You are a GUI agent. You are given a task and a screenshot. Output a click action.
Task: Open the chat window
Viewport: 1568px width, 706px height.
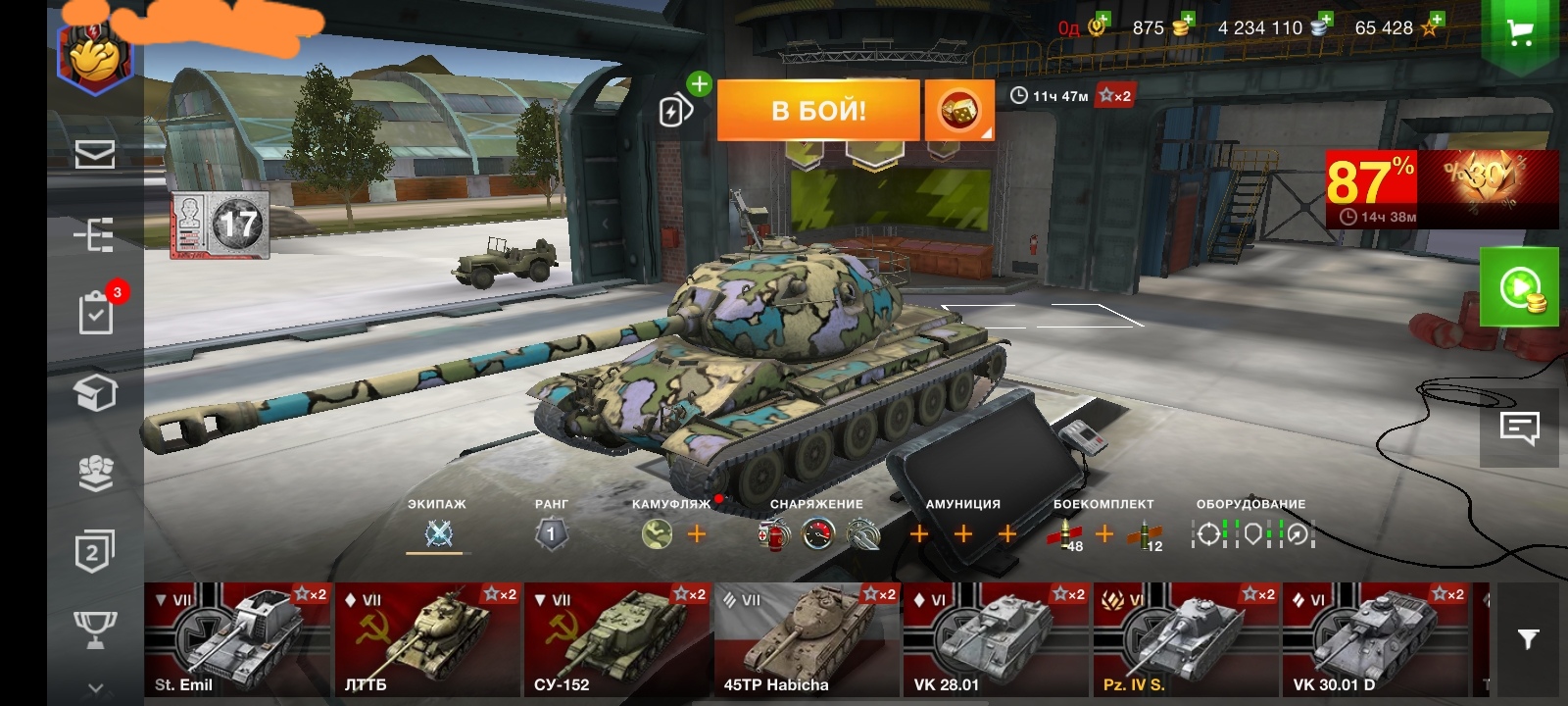[x=1519, y=428]
